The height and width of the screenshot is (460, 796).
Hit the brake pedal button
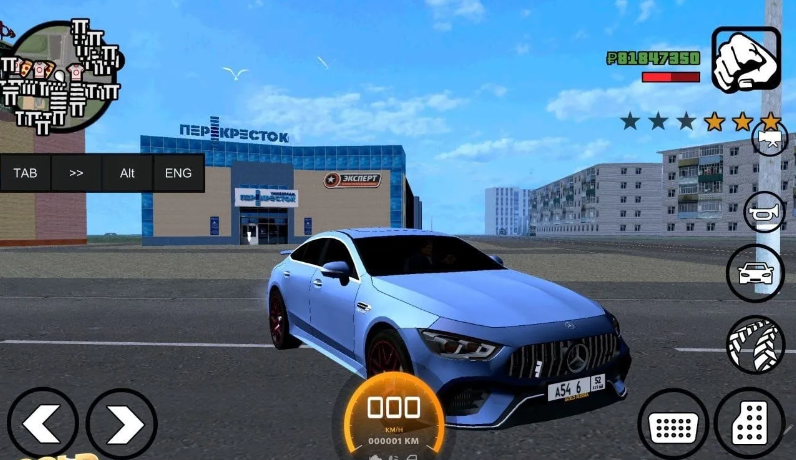673,424
